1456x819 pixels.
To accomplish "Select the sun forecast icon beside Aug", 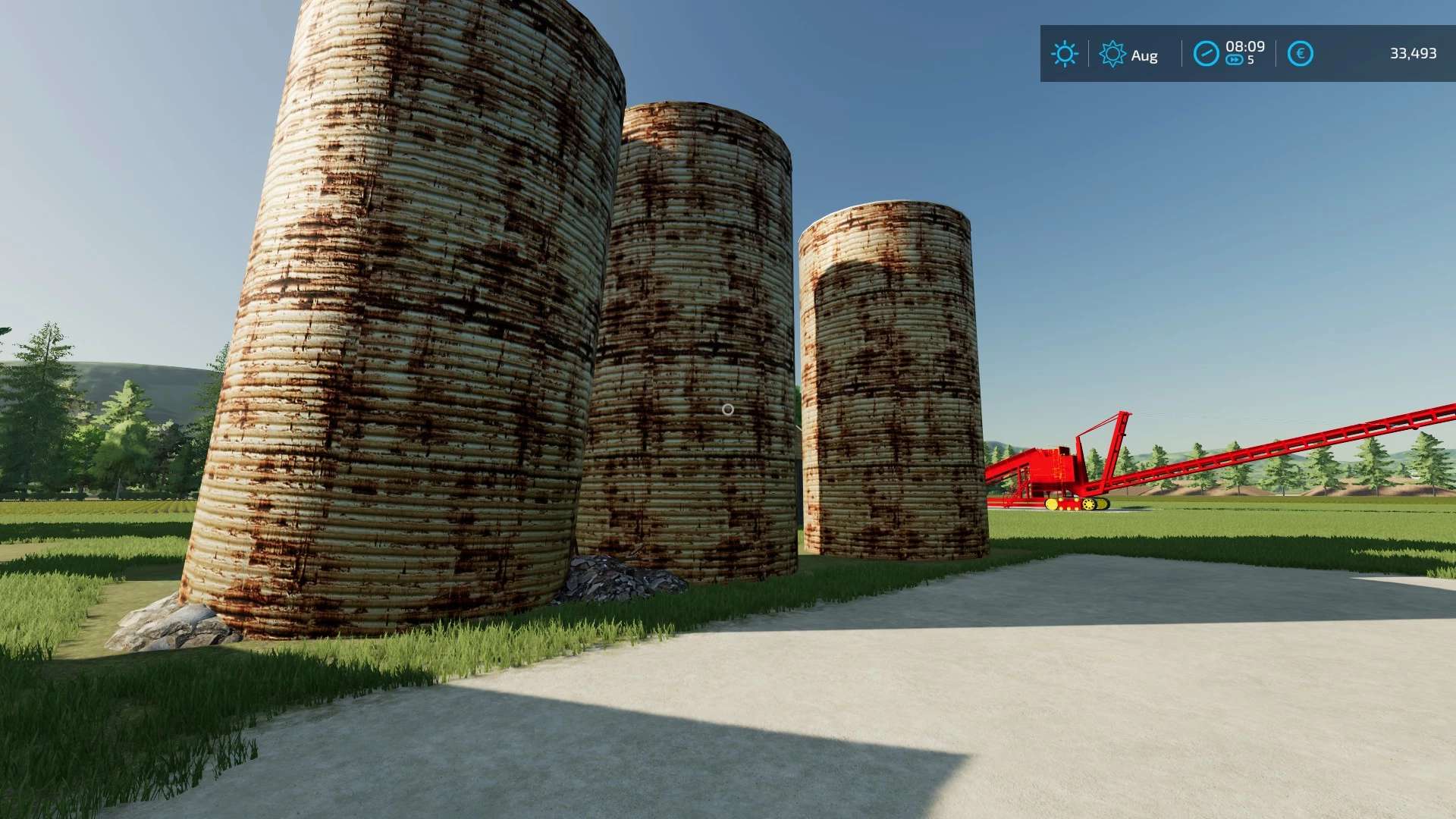I will 1113,55.
